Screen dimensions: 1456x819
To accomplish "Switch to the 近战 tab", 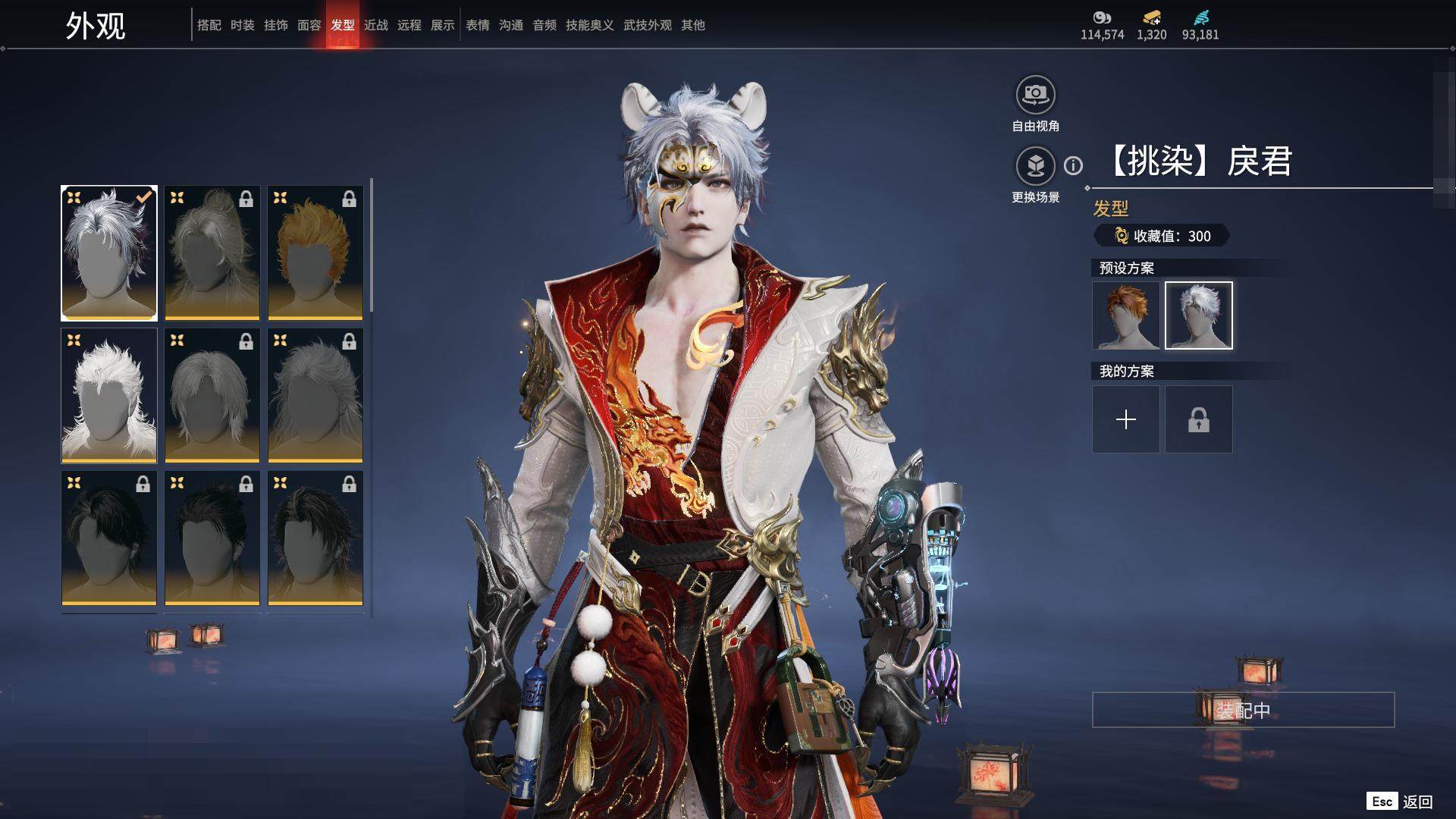I will (x=376, y=25).
